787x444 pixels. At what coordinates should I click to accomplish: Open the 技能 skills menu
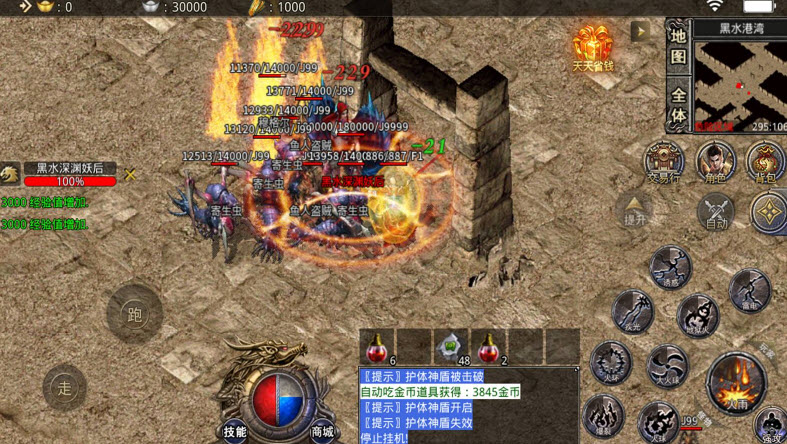[235, 431]
